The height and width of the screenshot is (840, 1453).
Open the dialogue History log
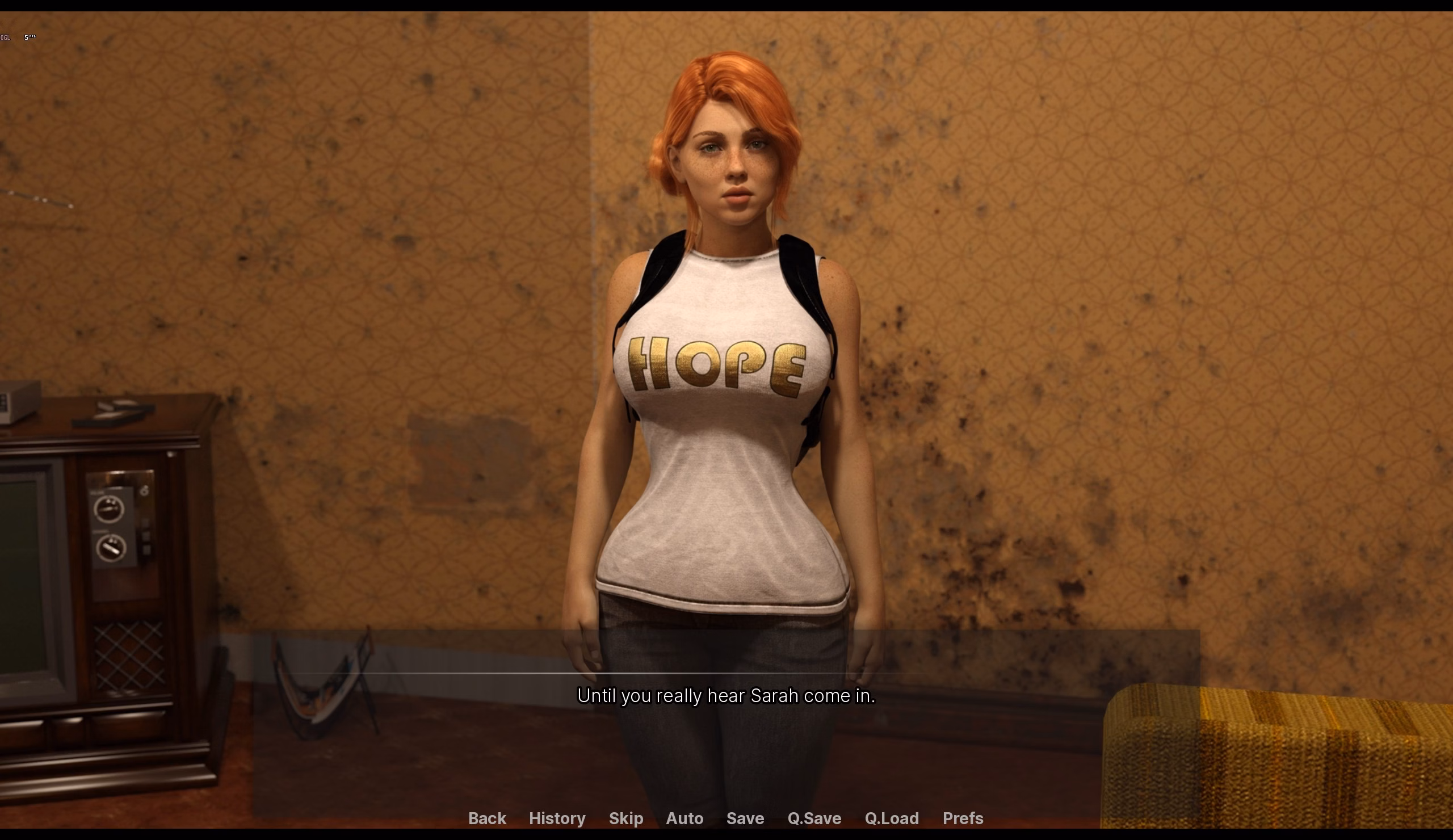click(557, 818)
